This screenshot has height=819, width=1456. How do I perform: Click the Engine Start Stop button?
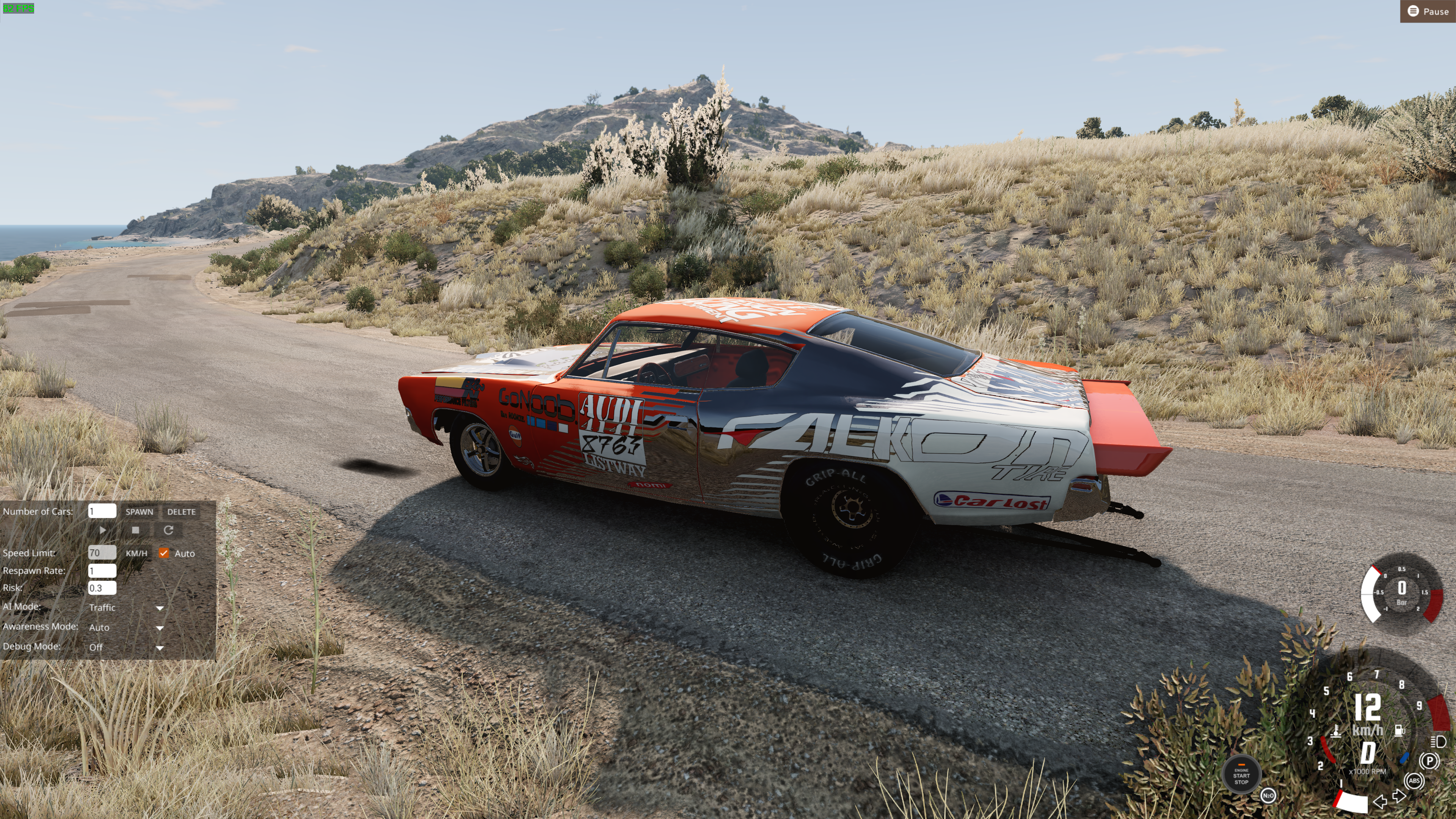pos(1241,775)
